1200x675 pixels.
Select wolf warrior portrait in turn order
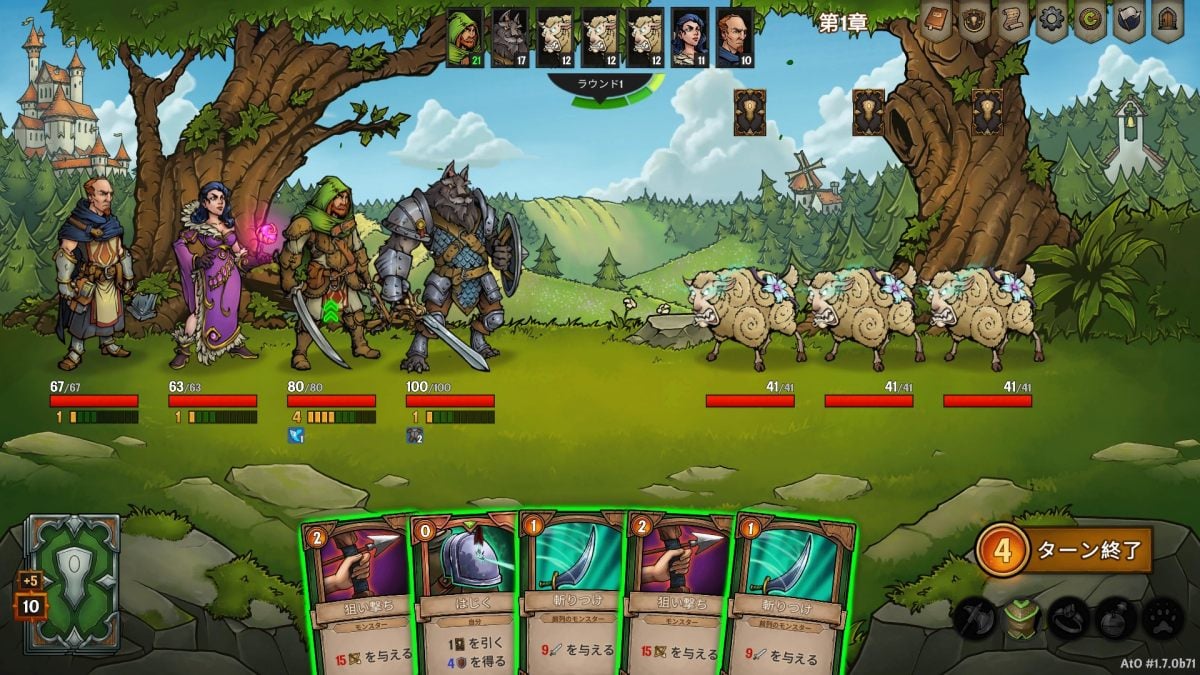pos(510,38)
